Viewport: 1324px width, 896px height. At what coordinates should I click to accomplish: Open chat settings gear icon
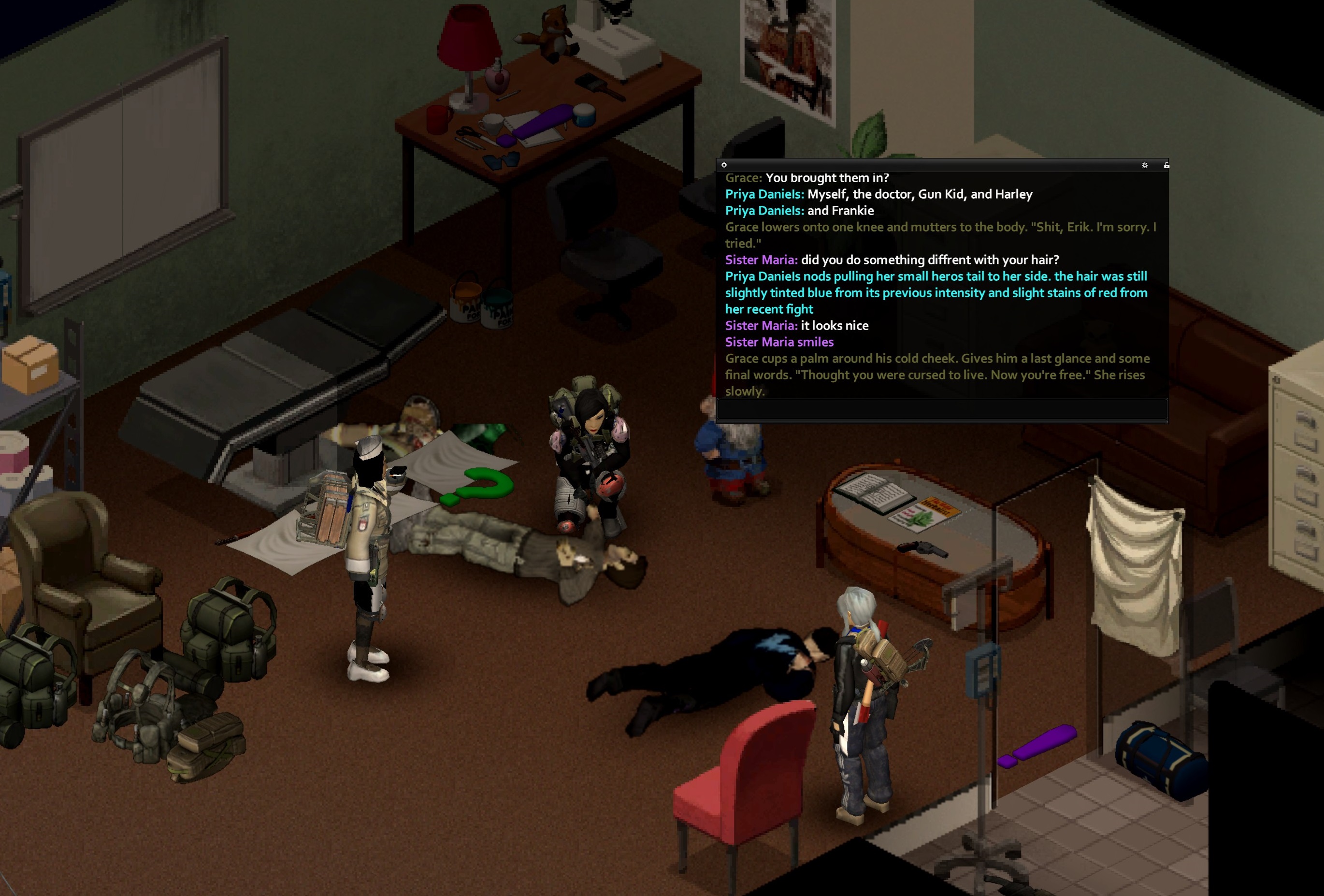(x=1145, y=165)
